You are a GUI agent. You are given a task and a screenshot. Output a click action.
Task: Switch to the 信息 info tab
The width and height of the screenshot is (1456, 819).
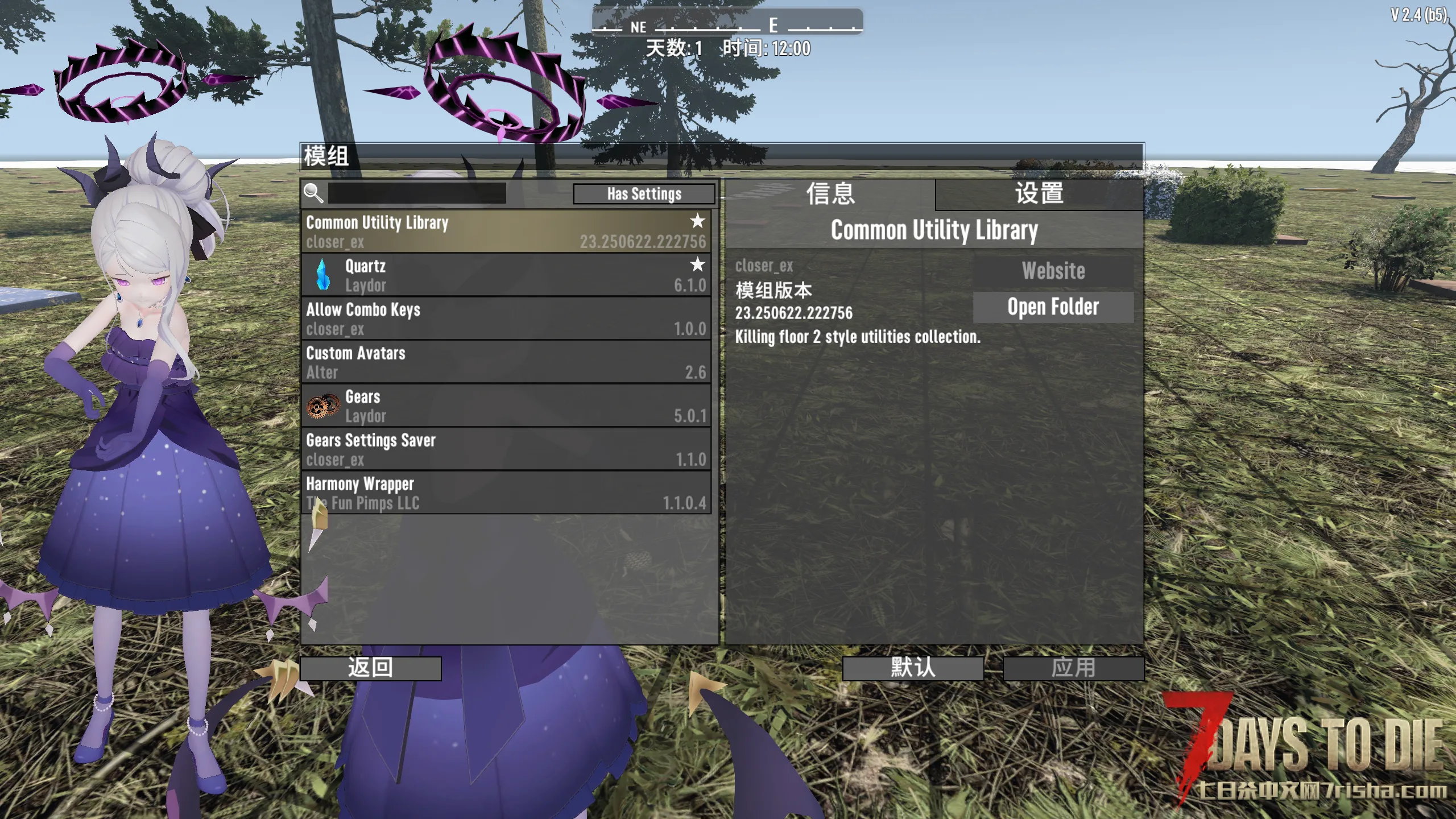coord(830,194)
